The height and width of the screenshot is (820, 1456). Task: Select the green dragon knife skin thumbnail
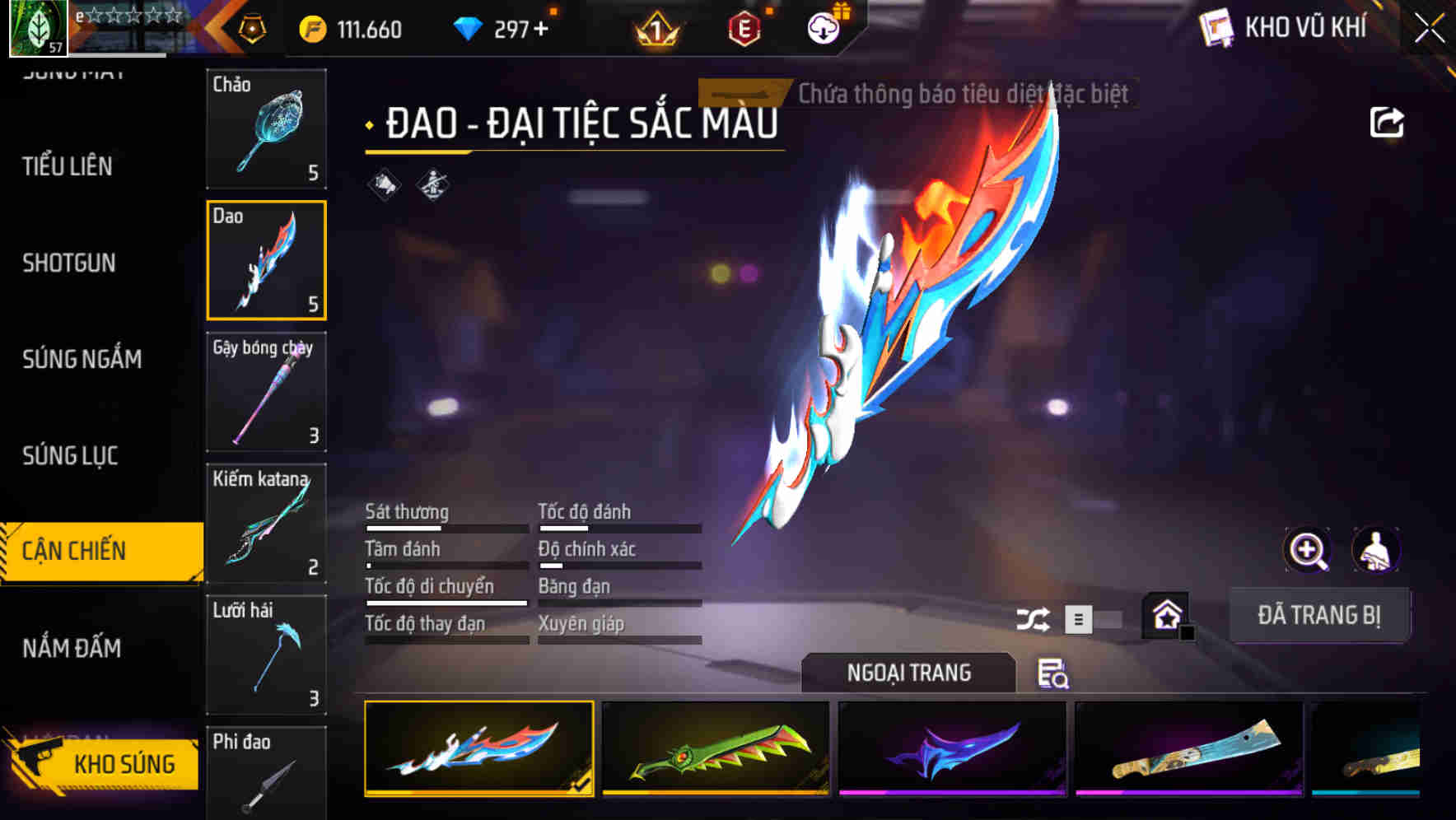pos(714,749)
